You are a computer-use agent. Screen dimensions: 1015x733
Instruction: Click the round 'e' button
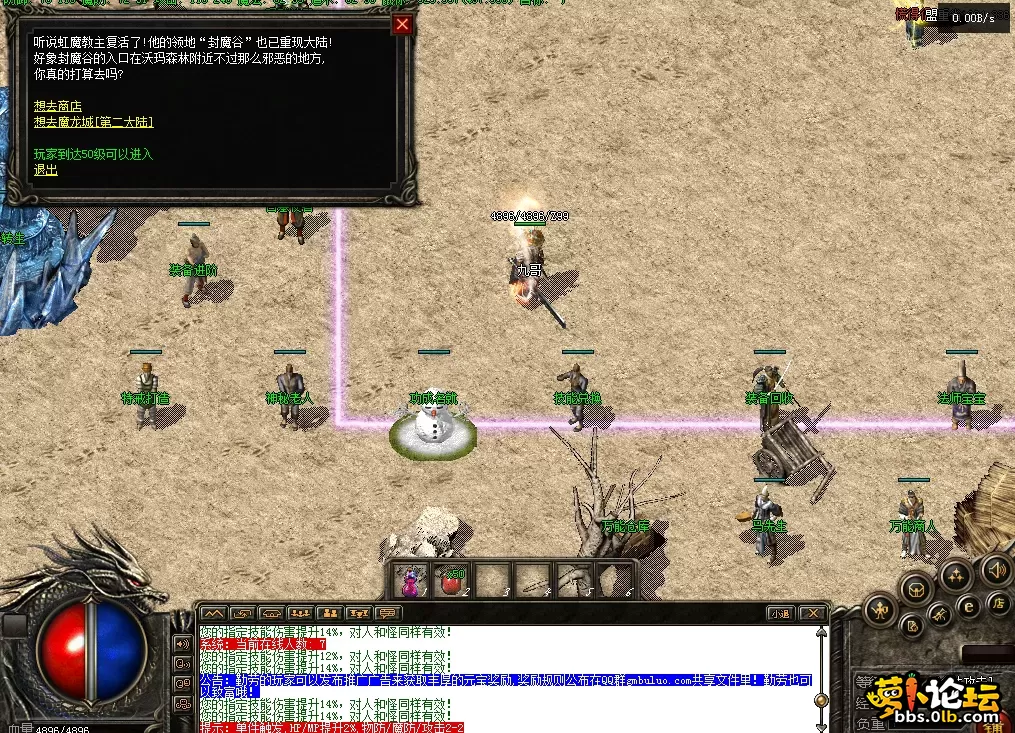click(968, 605)
